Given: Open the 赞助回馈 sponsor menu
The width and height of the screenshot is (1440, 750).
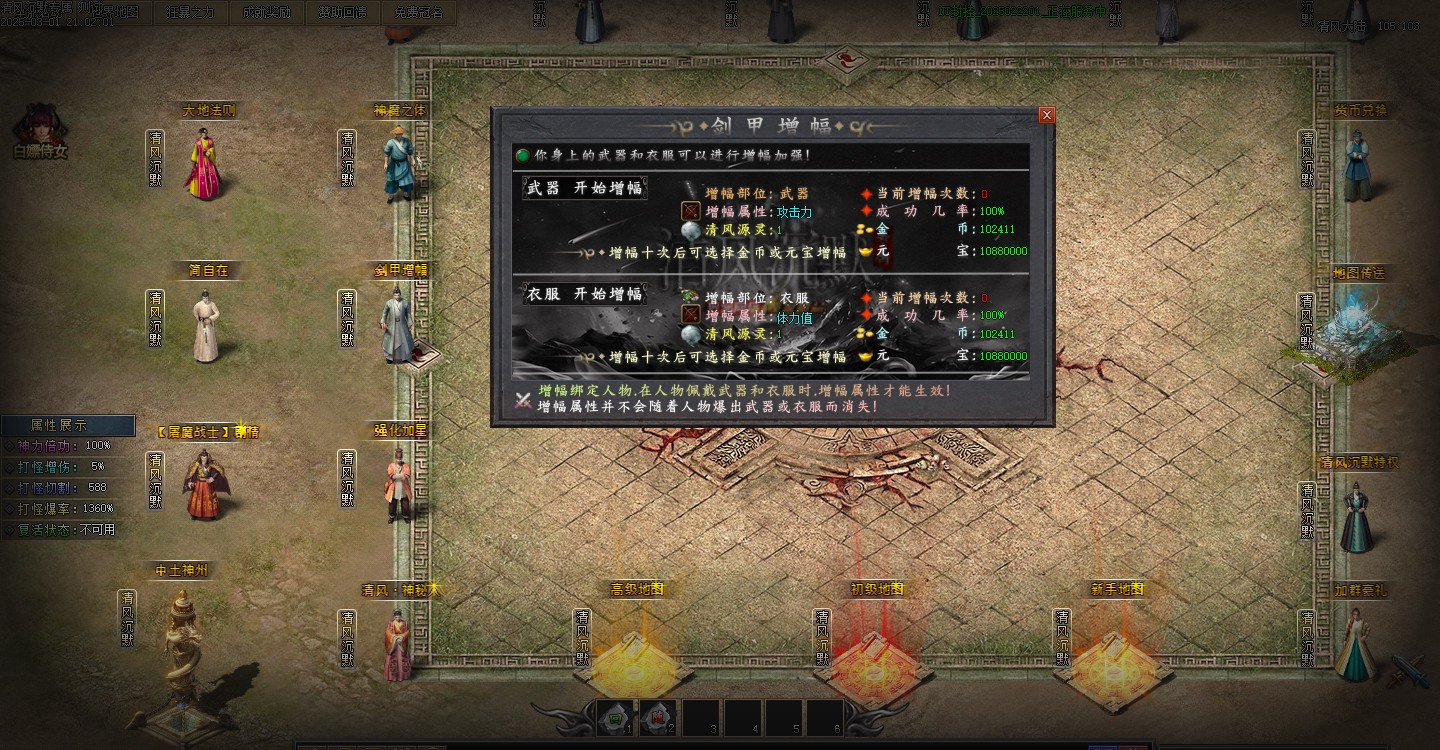Looking at the screenshot, I should tap(343, 13).
